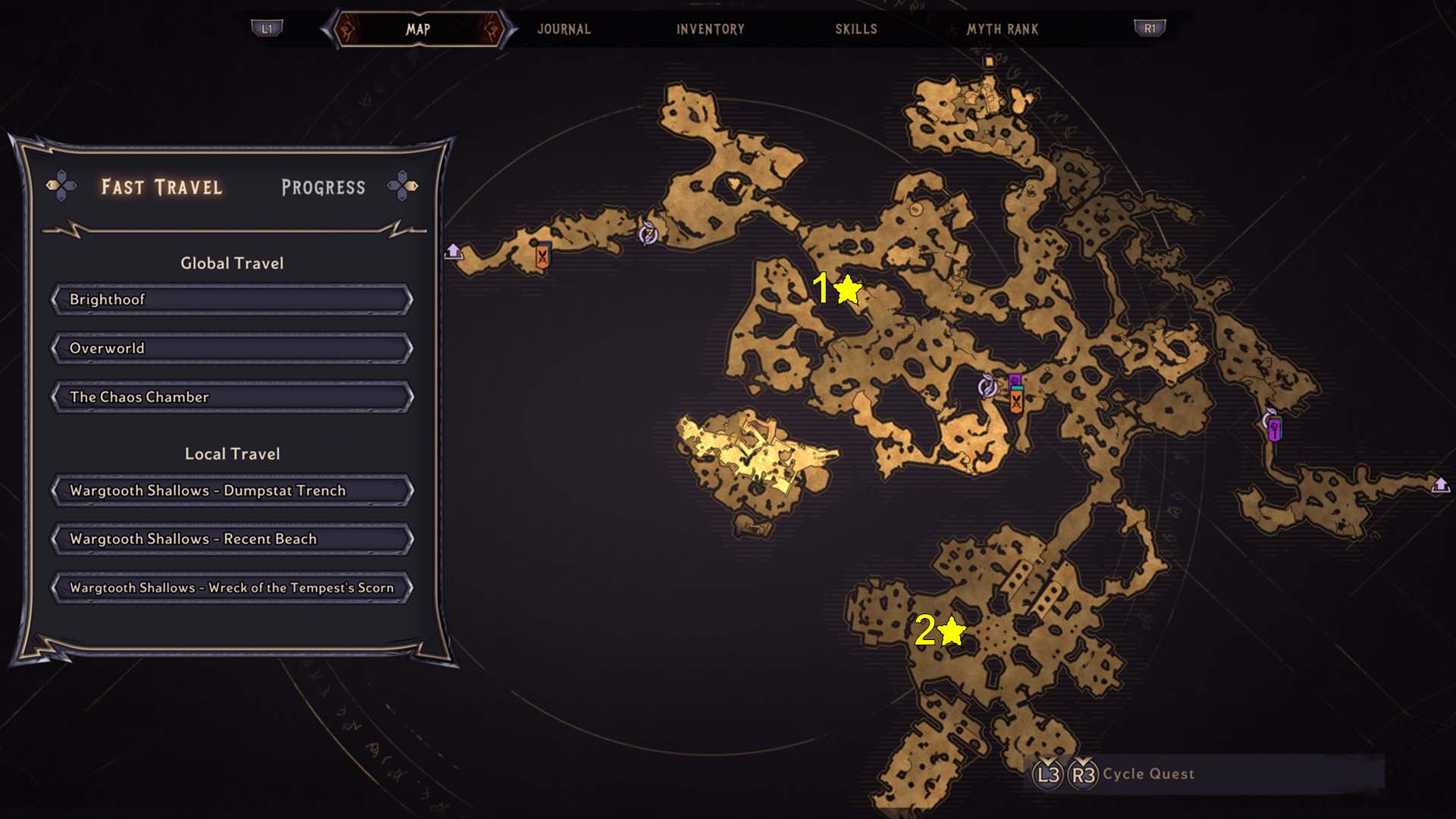Fast travel to Brighthoof

coord(232,300)
